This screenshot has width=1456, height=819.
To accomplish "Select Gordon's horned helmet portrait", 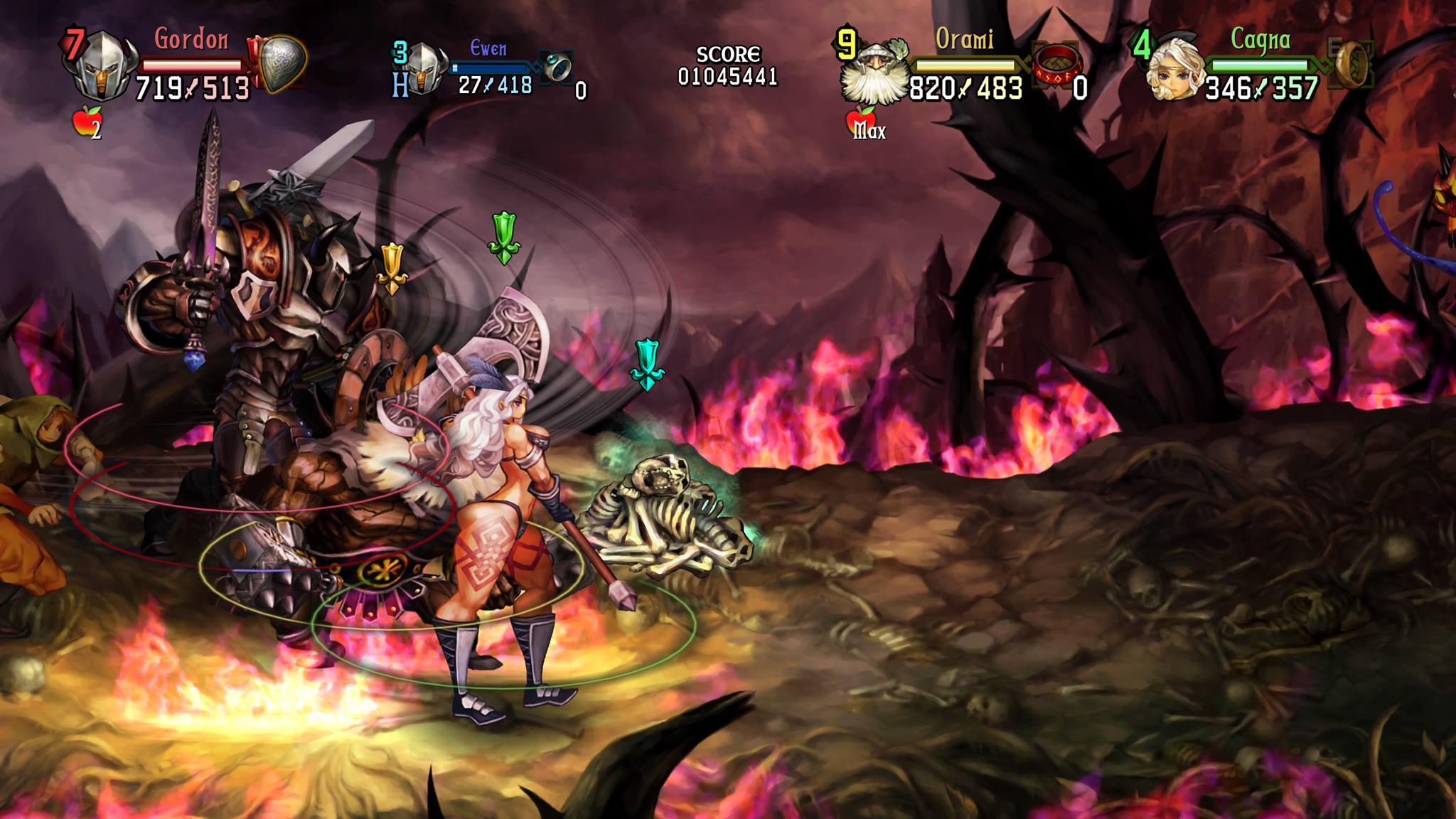I will coord(101,65).
